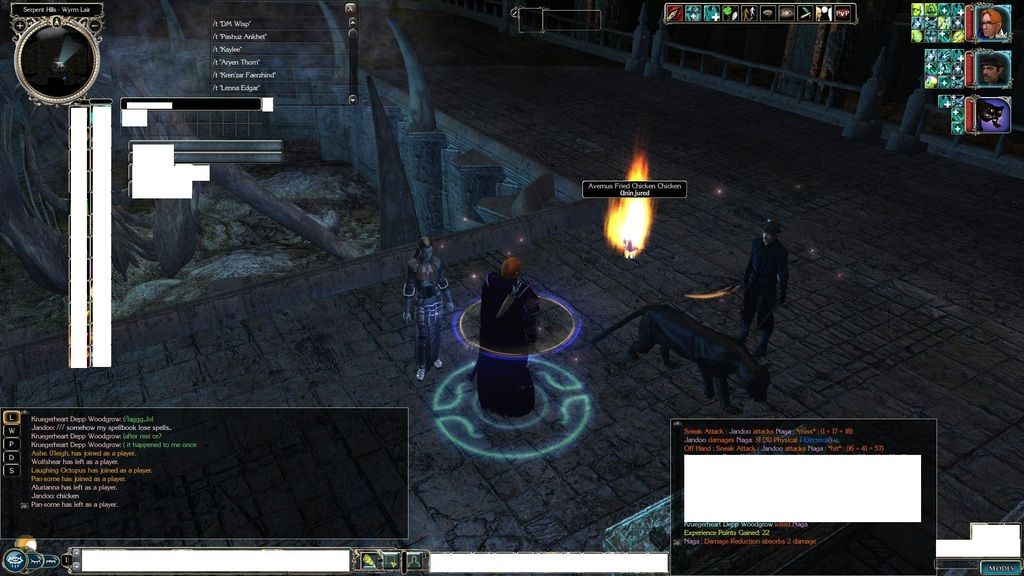Switch chat to the S channel tab
The width and height of the screenshot is (1024, 576).
click(11, 470)
